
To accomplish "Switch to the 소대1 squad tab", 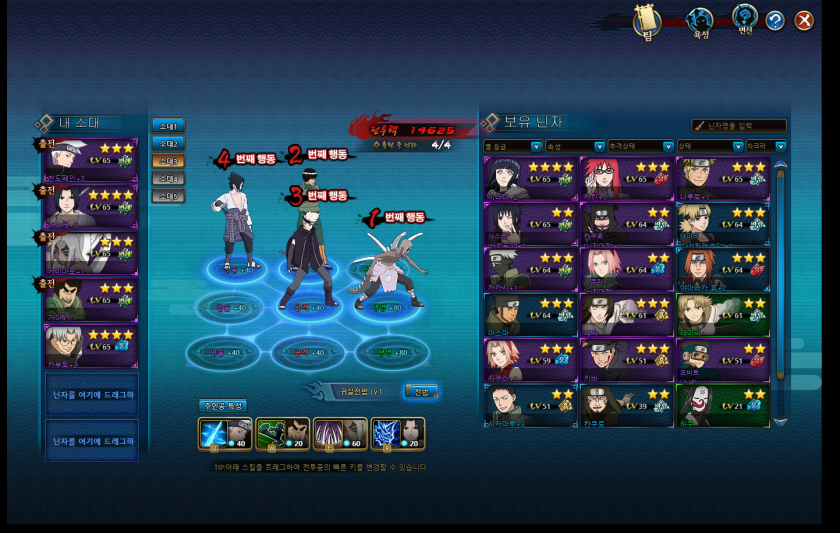I will 168,127.
